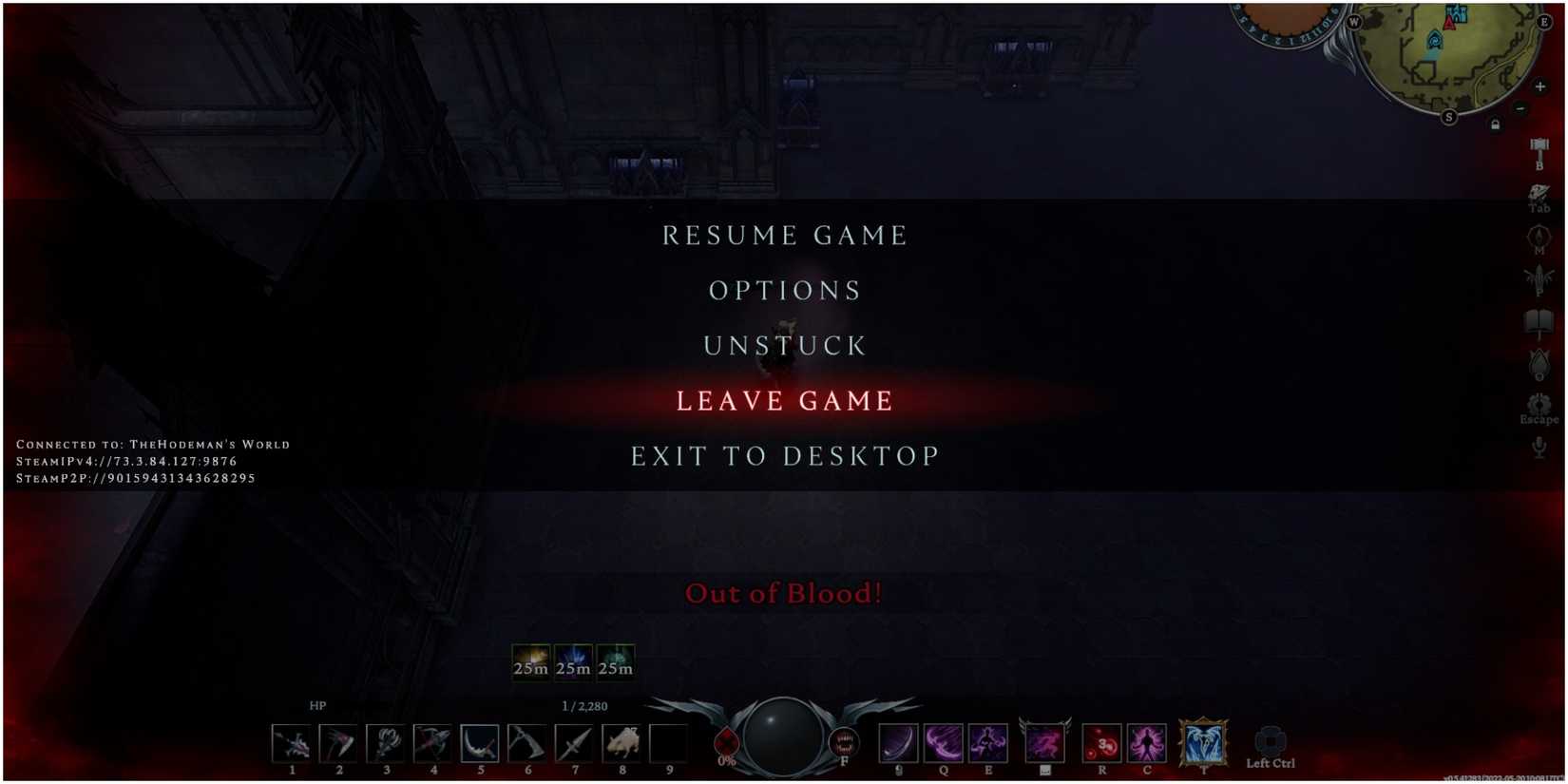Open the Options menu
This screenshot has height=784, width=1568.
783,290
